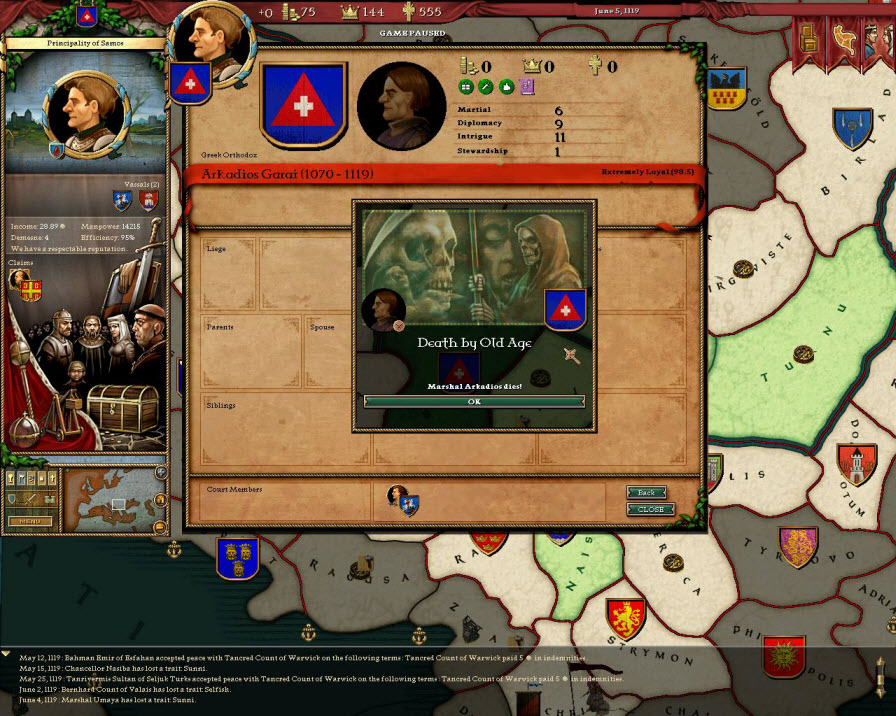
Task: Click Arkadios's dark portrait in character sheet
Action: [x=400, y=105]
